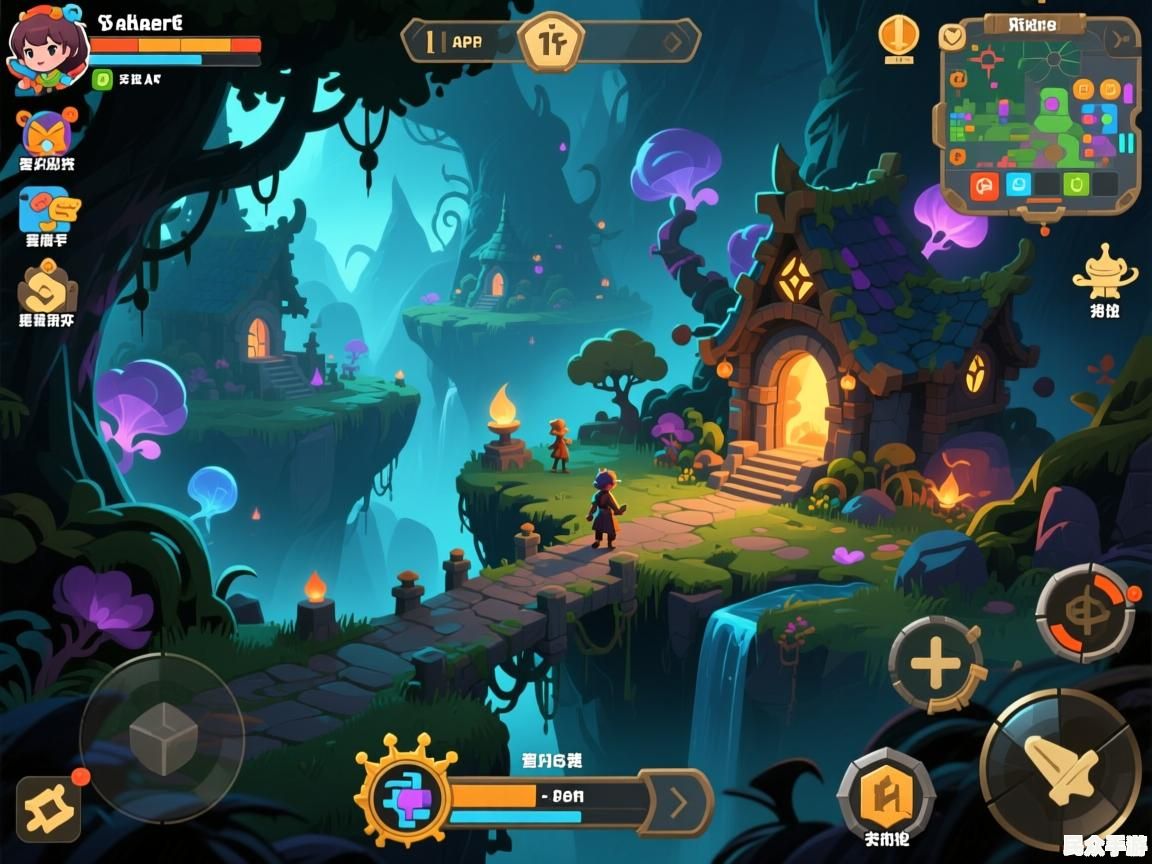Click the arrow on the bottom bar
Image resolution: width=1152 pixels, height=864 pixels.
coord(679,801)
